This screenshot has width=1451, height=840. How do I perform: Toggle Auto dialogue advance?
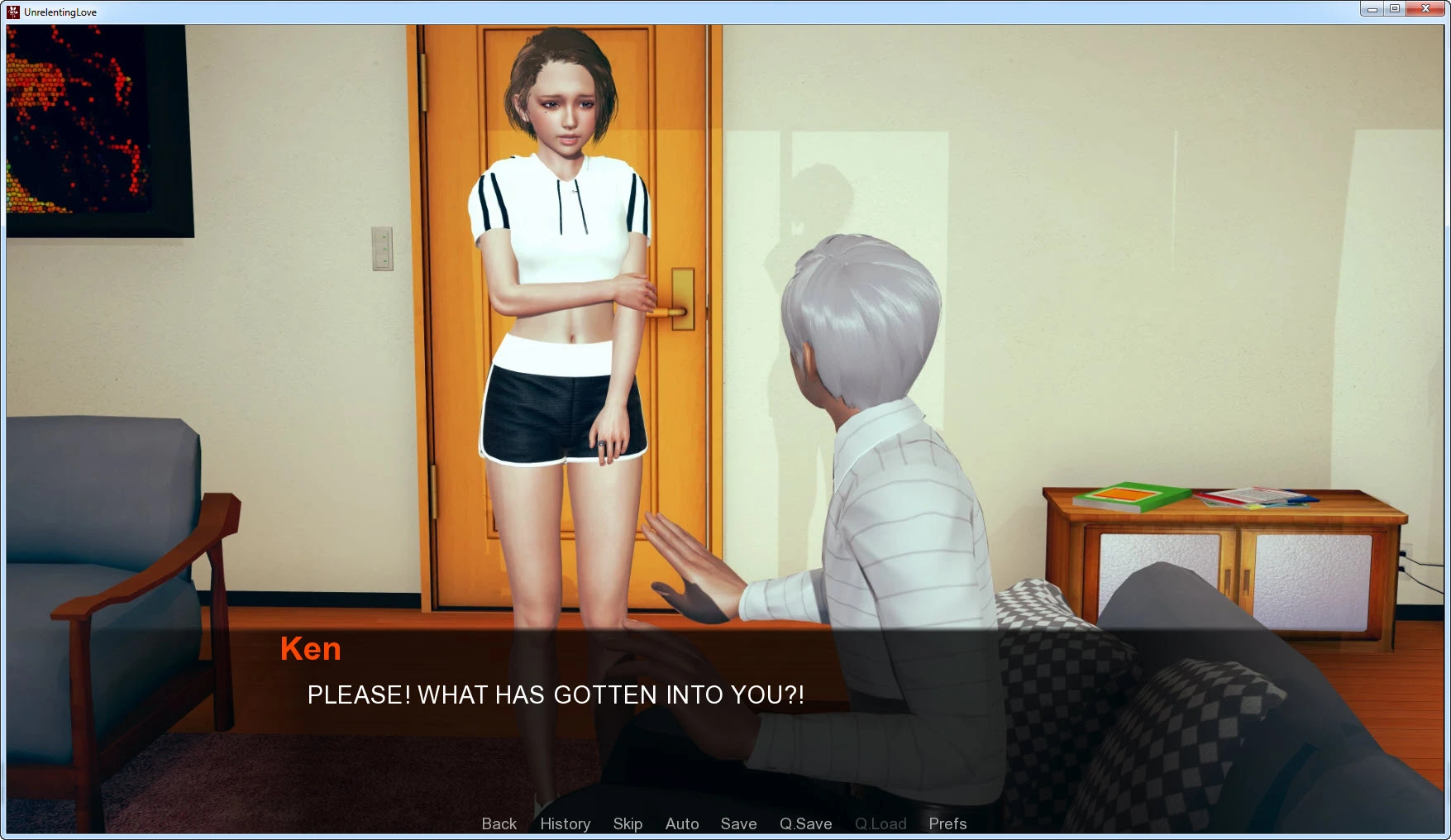pyautogui.click(x=682, y=823)
